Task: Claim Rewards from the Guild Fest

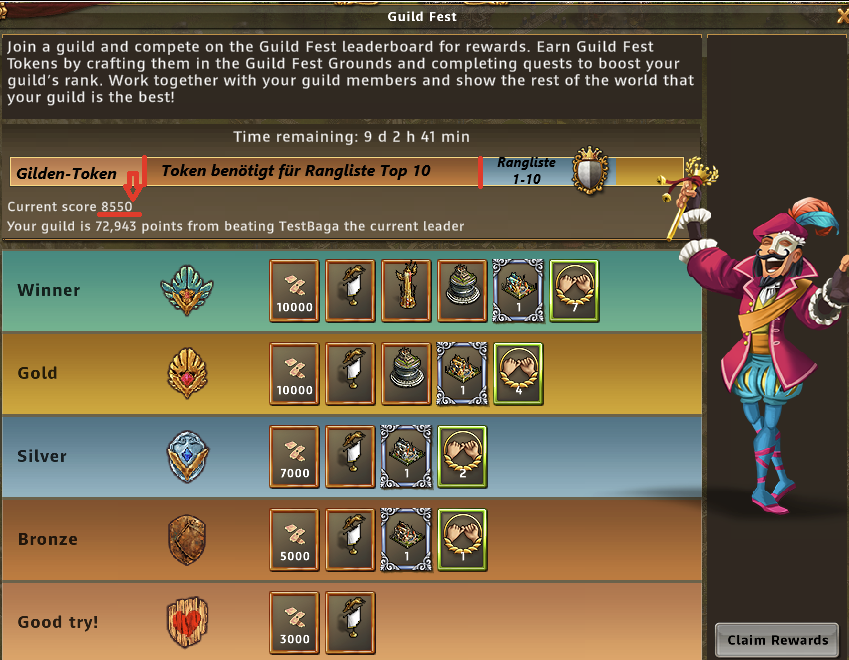Action: (778, 640)
